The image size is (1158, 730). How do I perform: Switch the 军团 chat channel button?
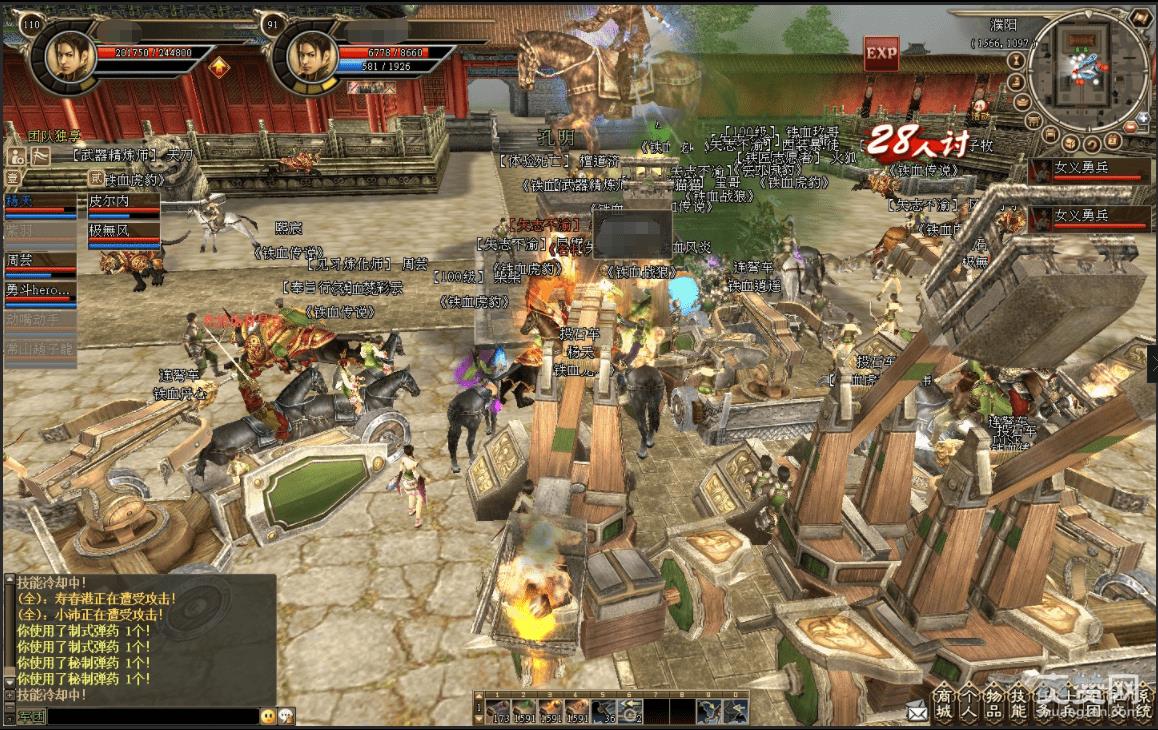(30, 716)
